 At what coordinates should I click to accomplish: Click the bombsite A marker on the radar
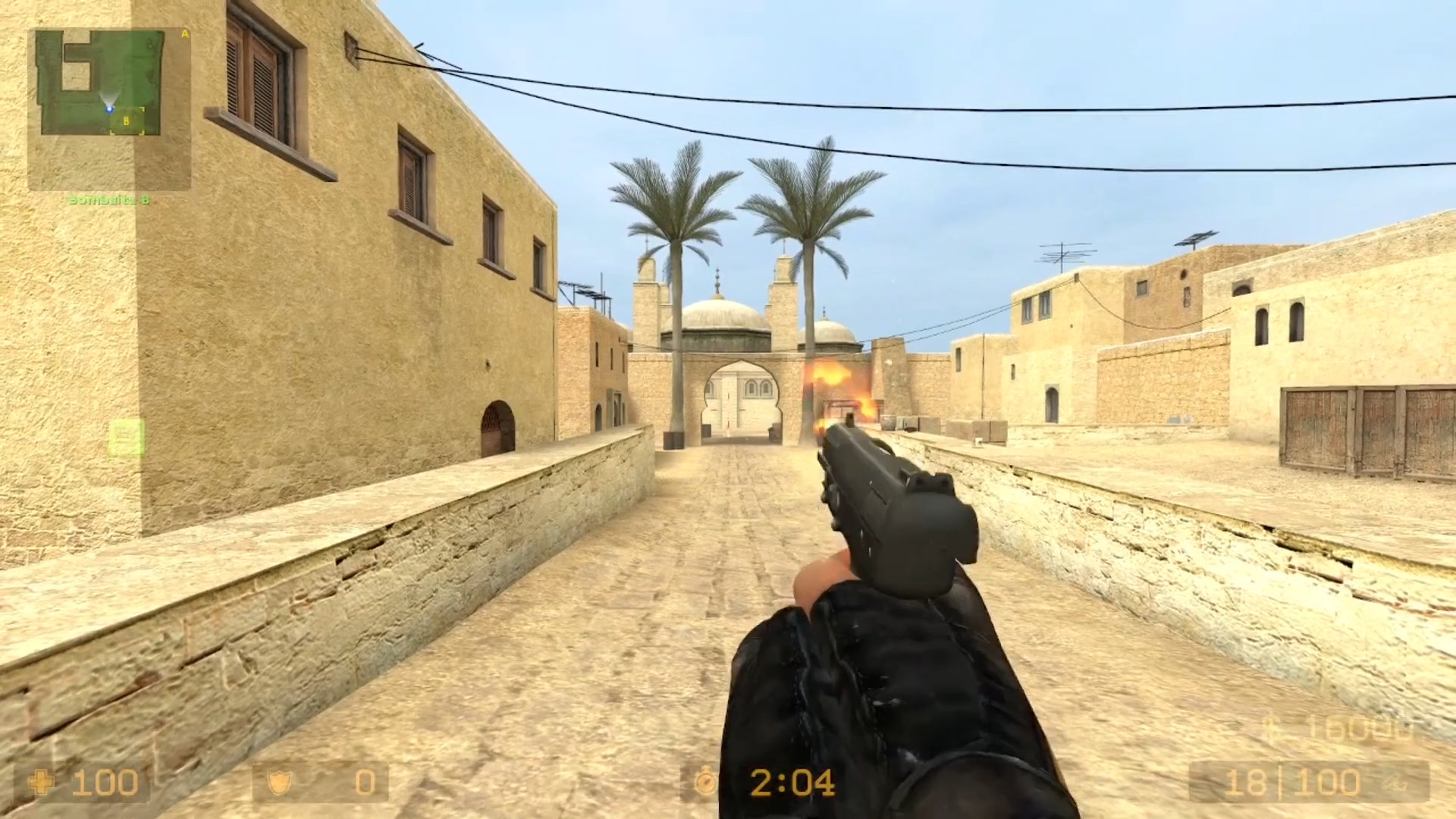[184, 34]
